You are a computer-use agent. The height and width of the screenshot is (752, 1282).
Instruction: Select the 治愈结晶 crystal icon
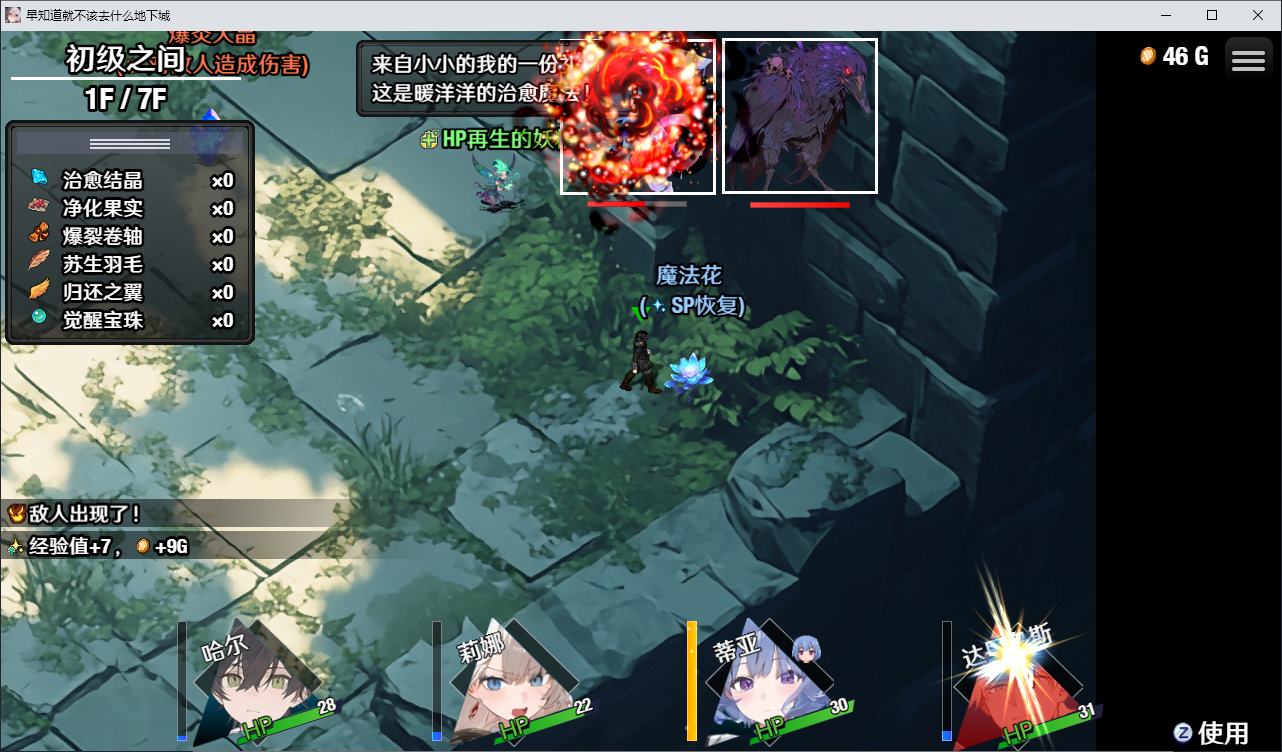(x=38, y=177)
